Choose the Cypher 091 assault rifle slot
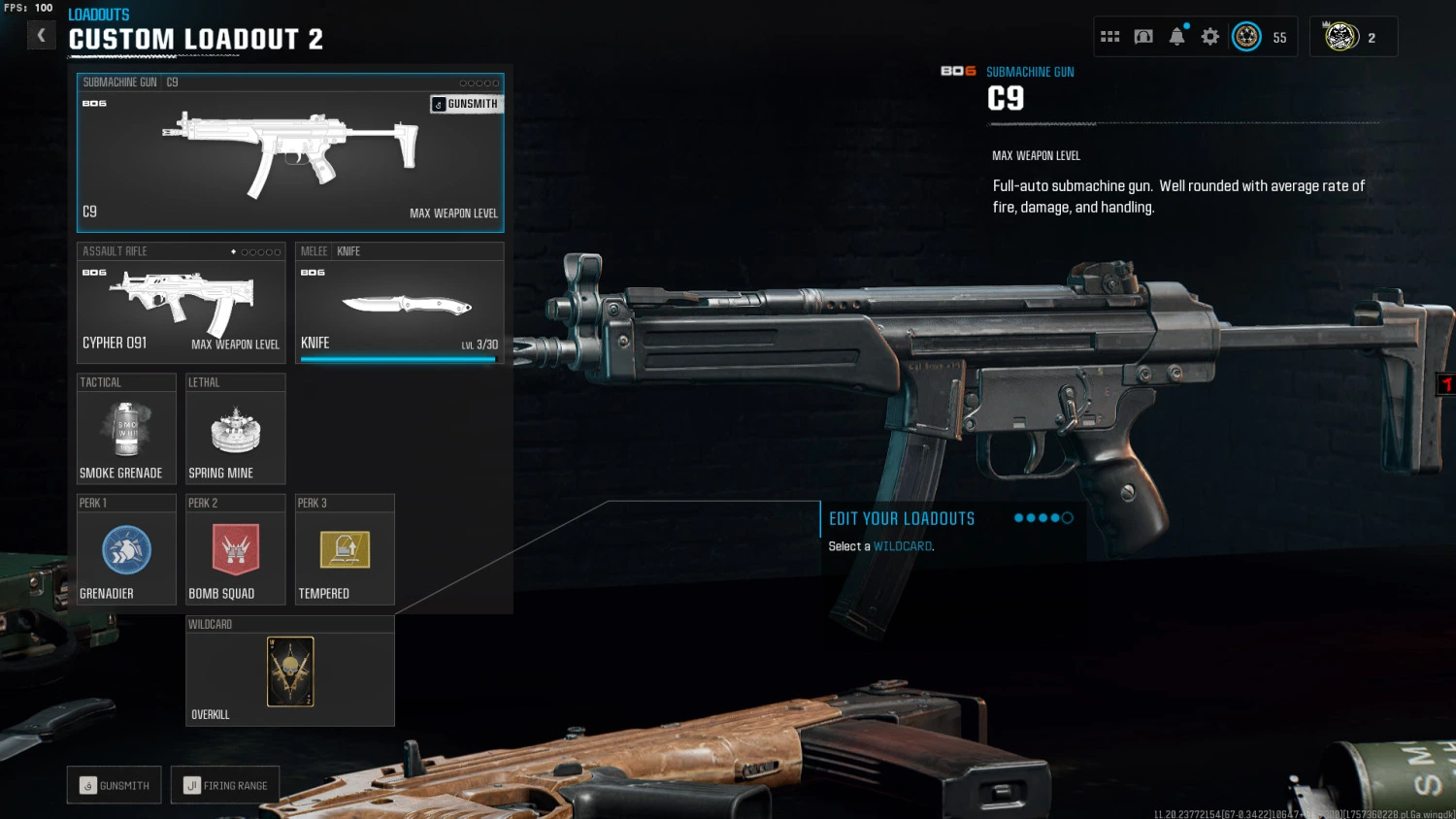This screenshot has height=819, width=1456. click(x=181, y=303)
